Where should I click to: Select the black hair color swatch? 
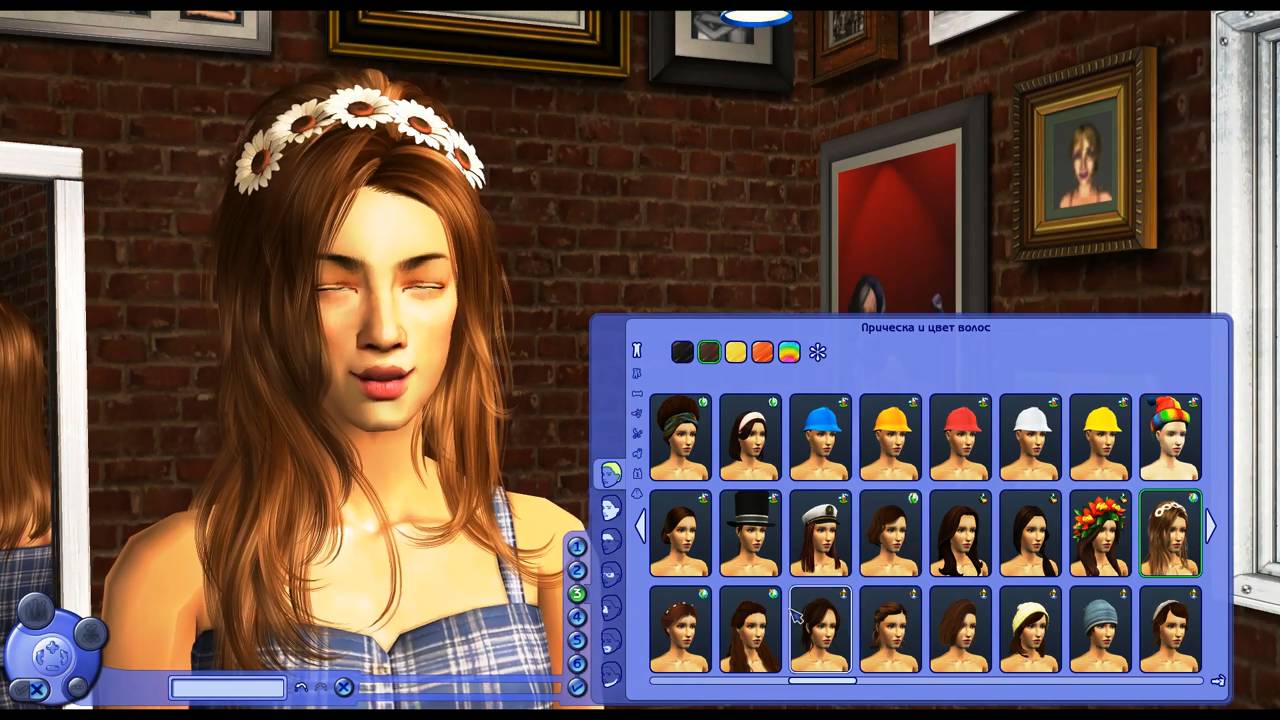(682, 352)
